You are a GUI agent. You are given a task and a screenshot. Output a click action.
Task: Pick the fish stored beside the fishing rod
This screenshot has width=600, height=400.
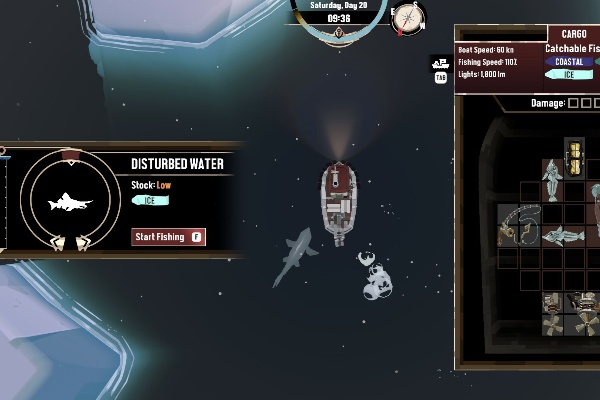[564, 236]
